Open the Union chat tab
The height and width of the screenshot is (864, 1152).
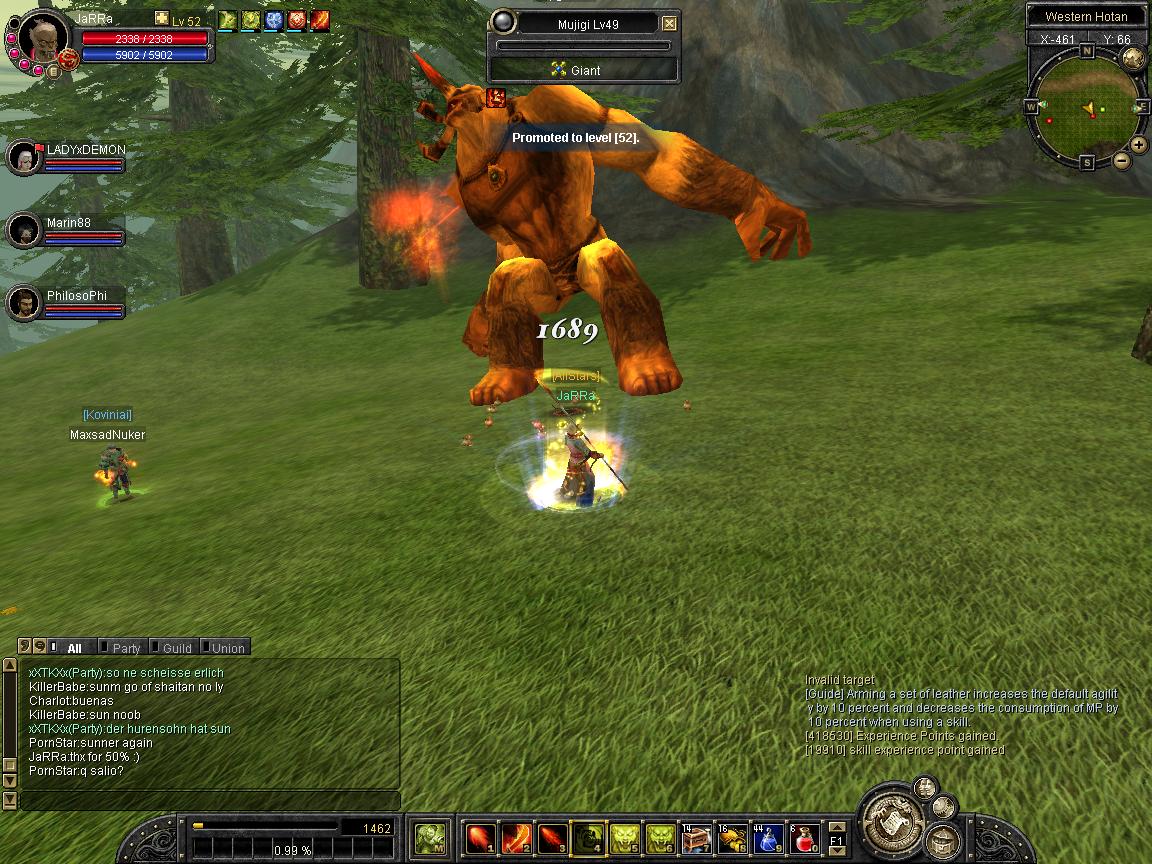[227, 648]
